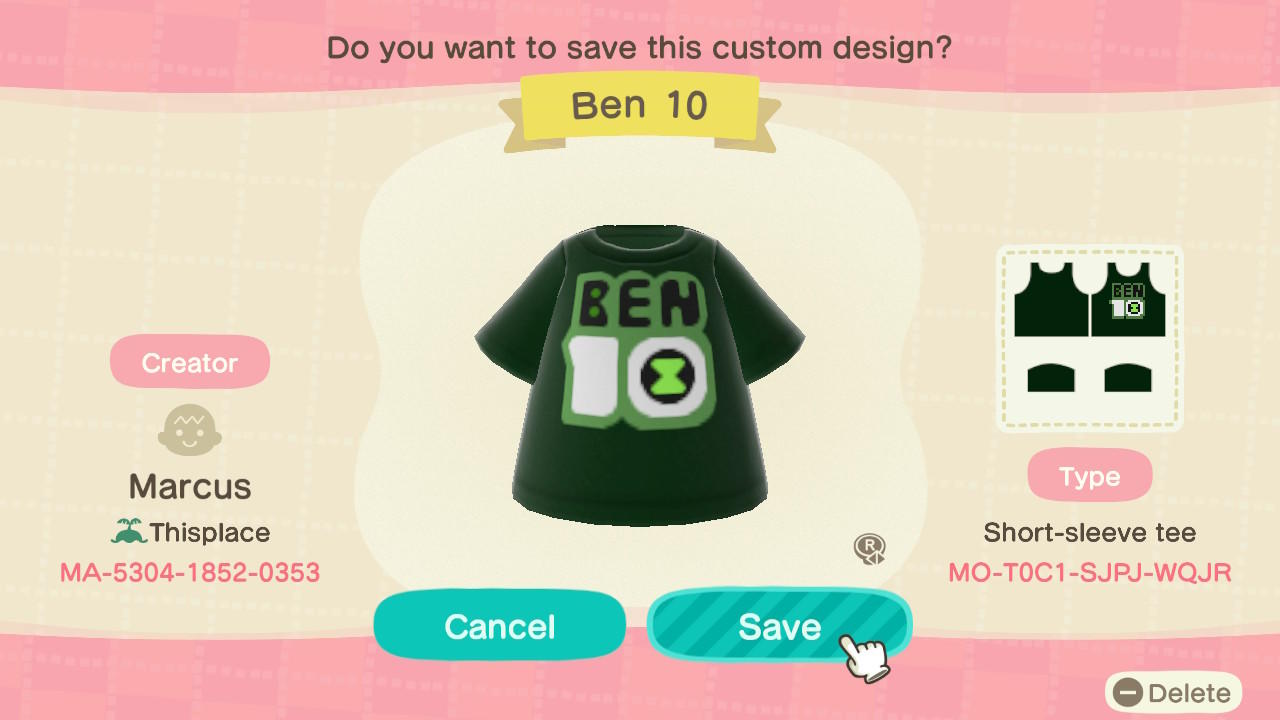1280x720 pixels.
Task: Click the R button rotate icon
Action: tap(869, 549)
